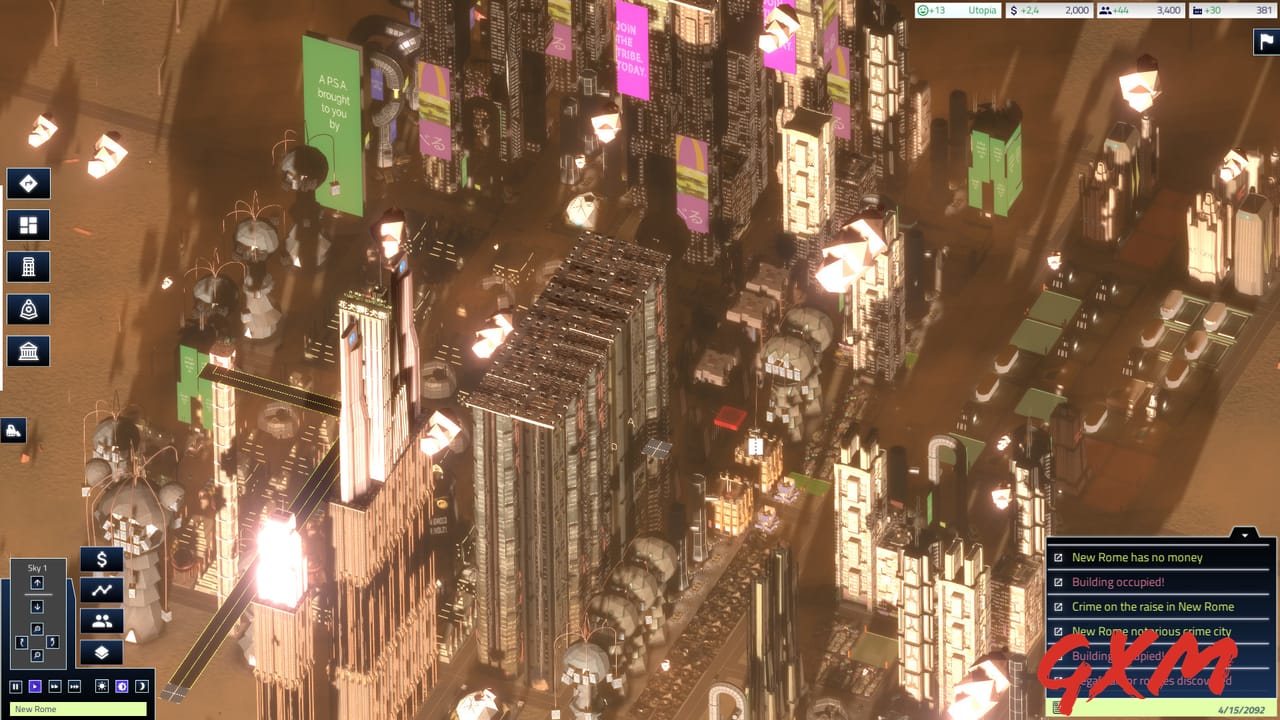Switch to night mode with the moon toggle
The image size is (1280, 720).
140,686
